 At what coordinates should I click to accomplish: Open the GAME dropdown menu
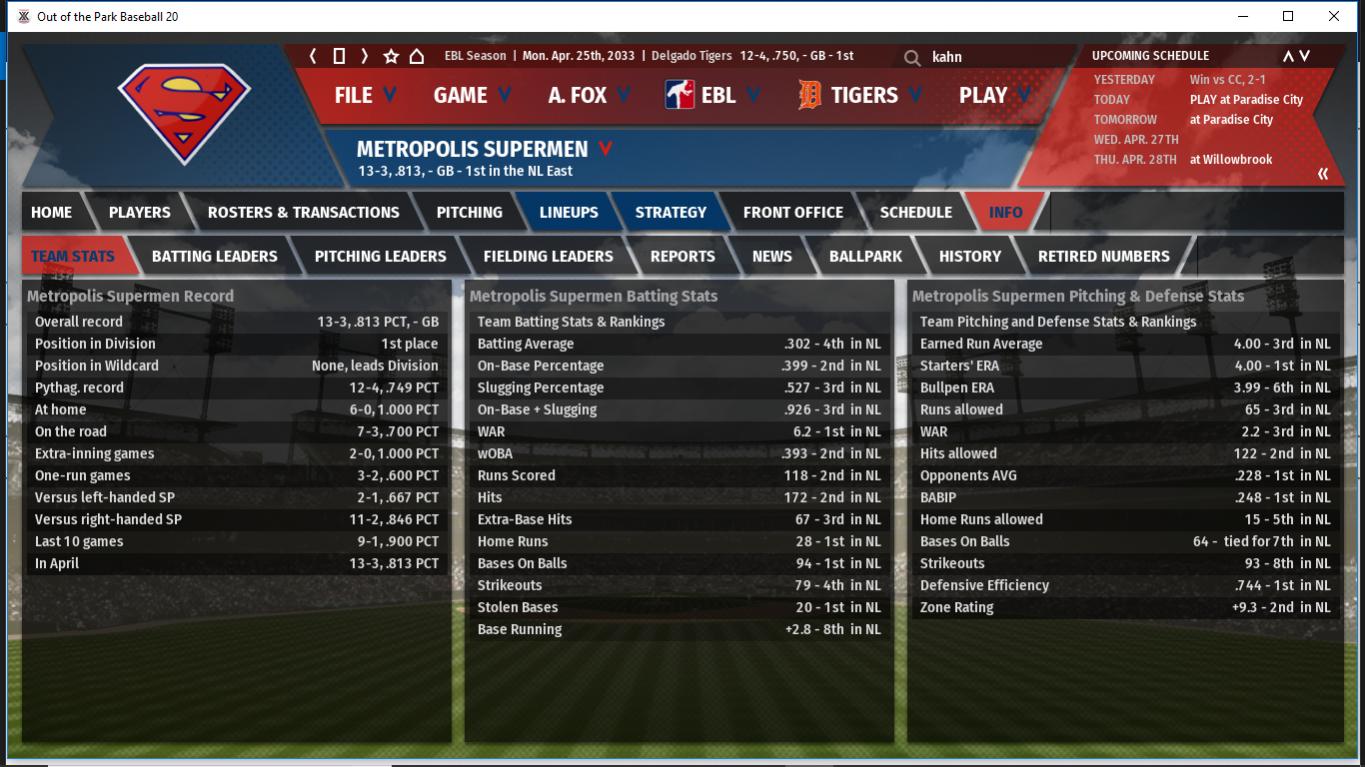tap(471, 95)
